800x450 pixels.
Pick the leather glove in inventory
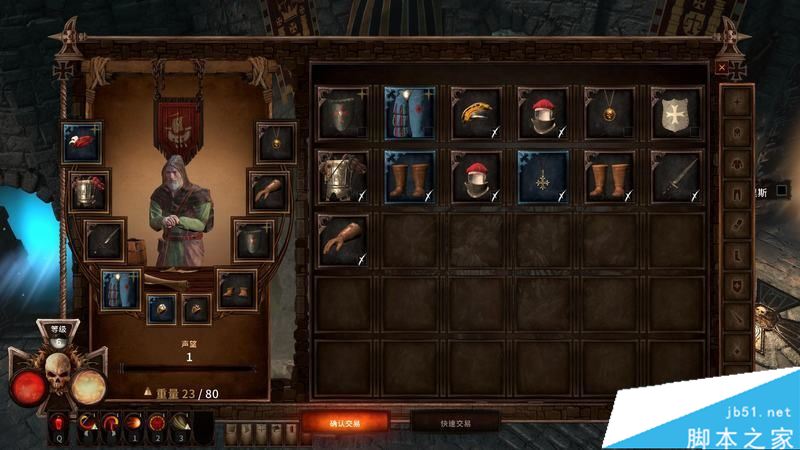click(342, 240)
